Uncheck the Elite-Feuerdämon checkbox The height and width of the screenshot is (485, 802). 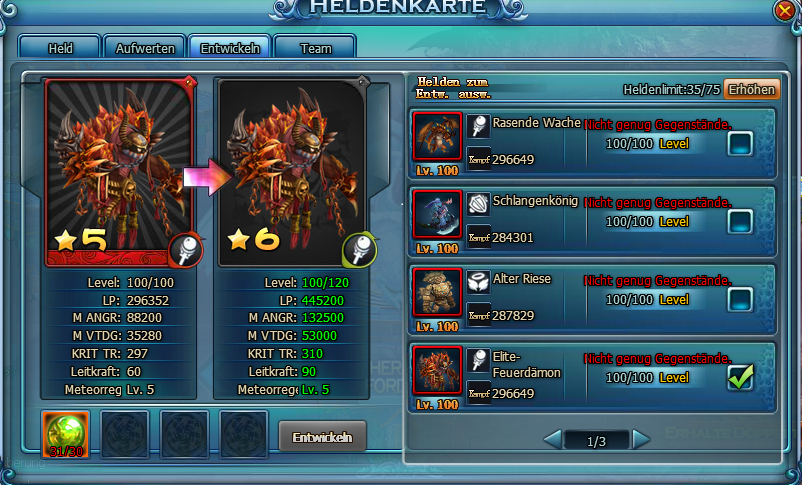741,377
